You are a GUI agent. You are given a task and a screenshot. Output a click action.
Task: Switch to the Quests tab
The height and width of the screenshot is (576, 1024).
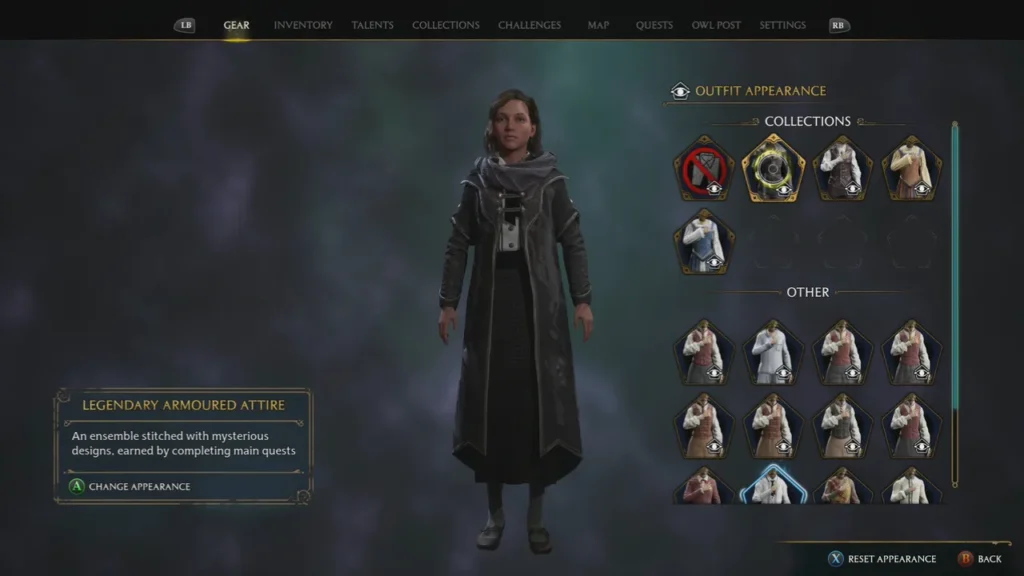[654, 25]
